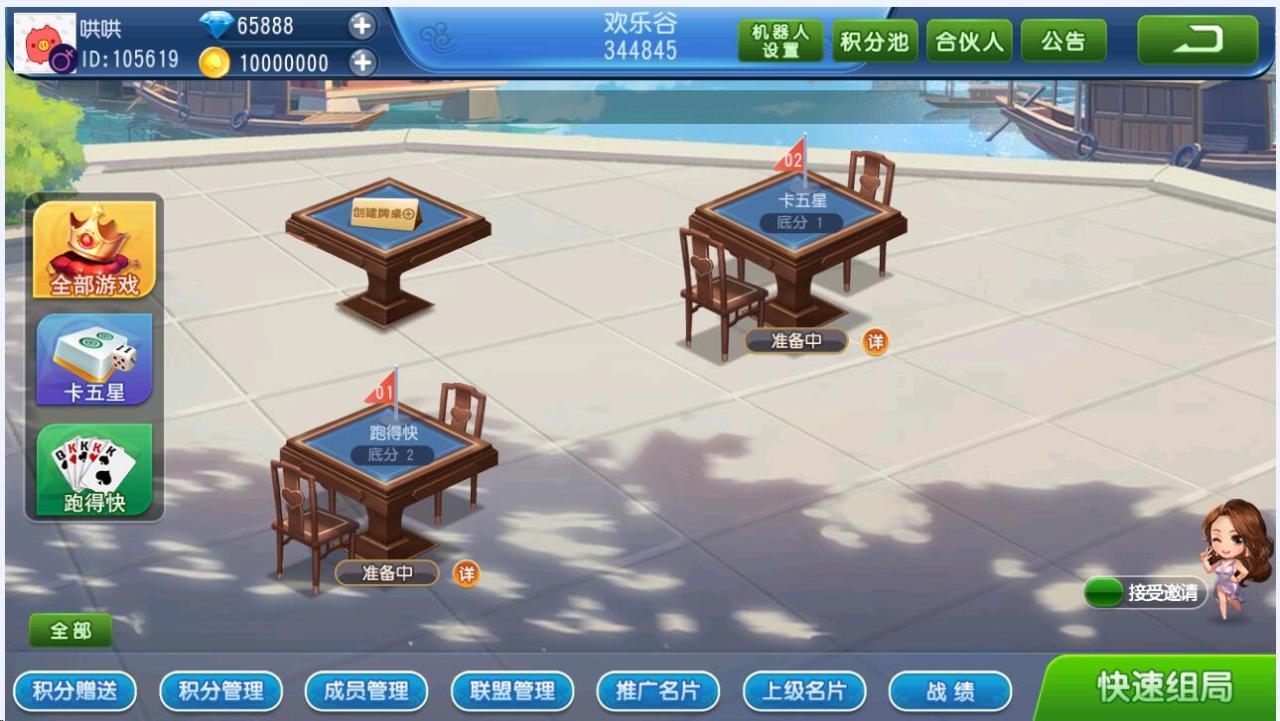
Task: Open the 卡五星 mahjong game icon
Action: (x=93, y=360)
